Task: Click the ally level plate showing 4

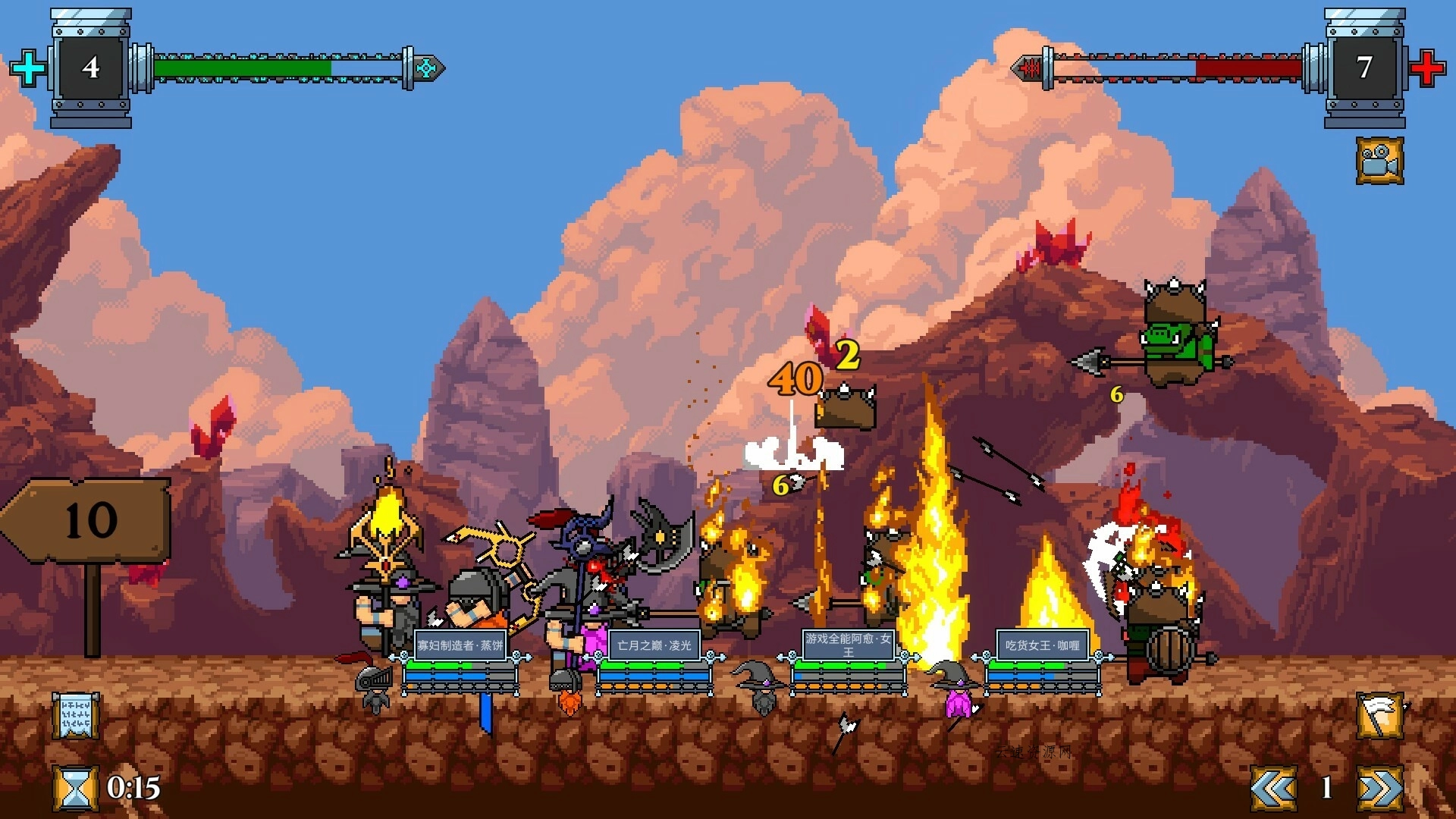Action: click(x=91, y=68)
